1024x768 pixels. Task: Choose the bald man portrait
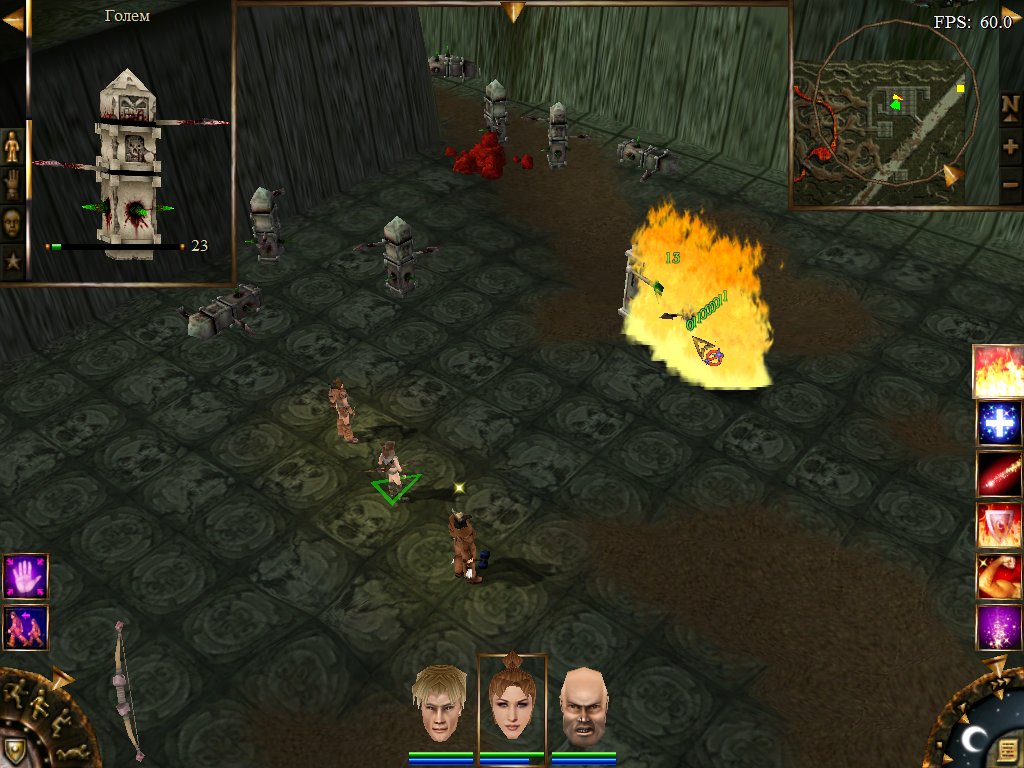coord(584,706)
